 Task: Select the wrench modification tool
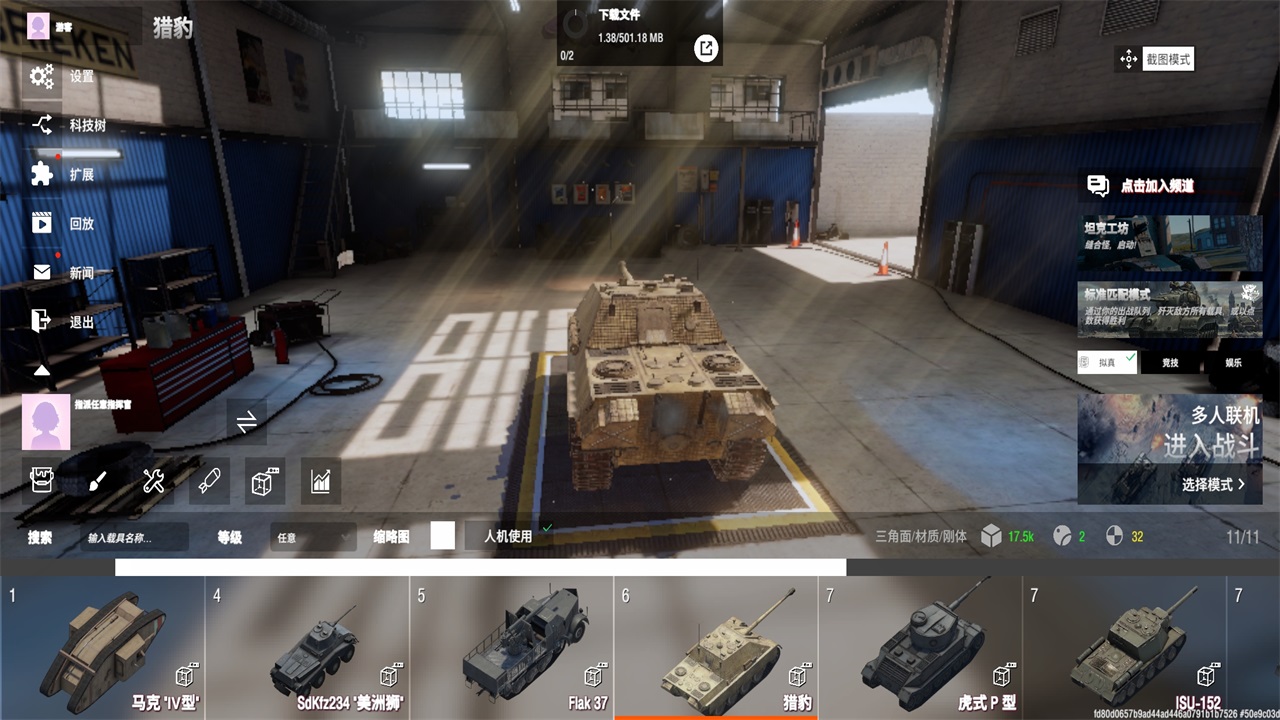click(151, 481)
